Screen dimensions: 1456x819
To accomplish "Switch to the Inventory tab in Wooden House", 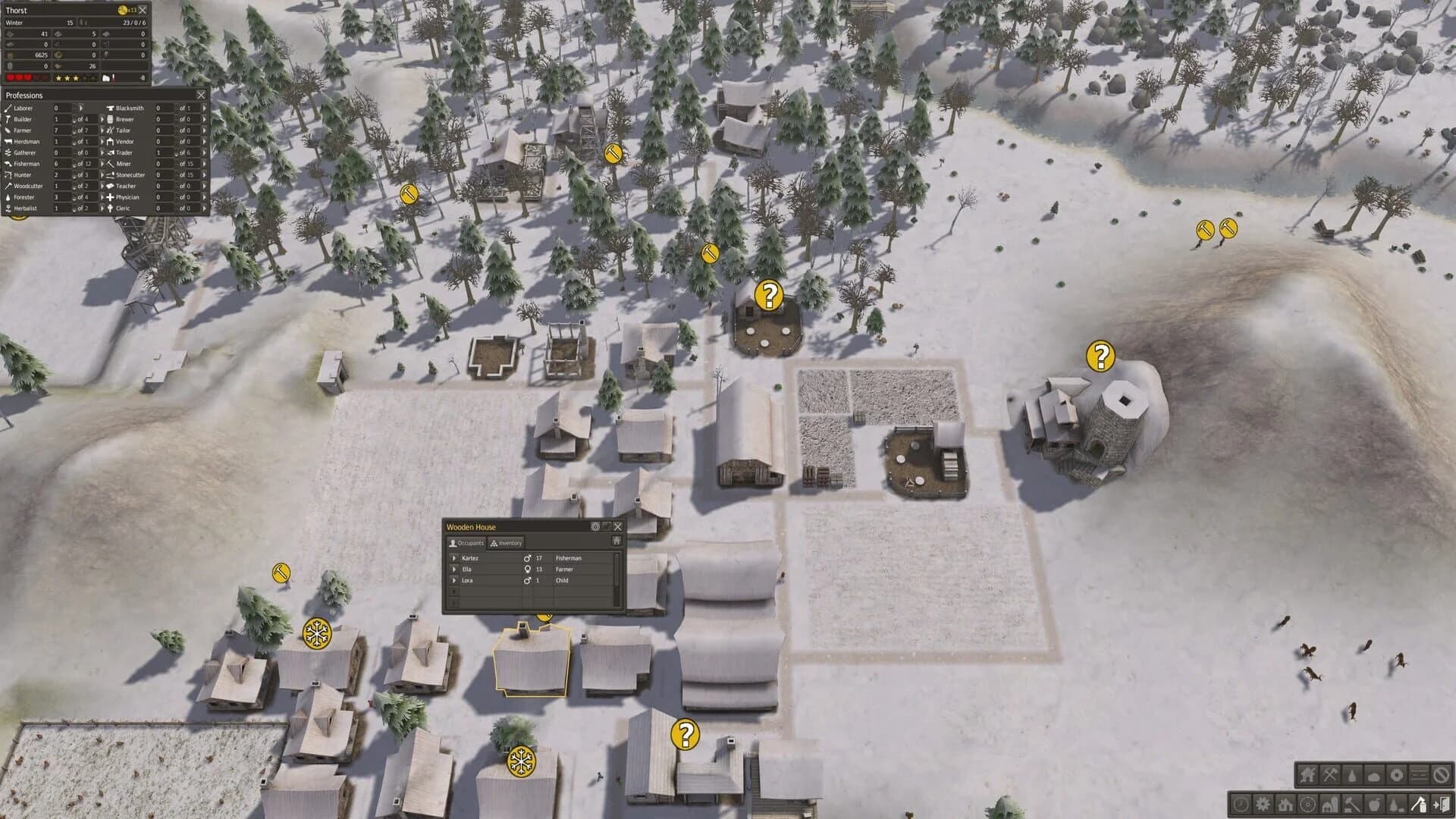I will (506, 543).
